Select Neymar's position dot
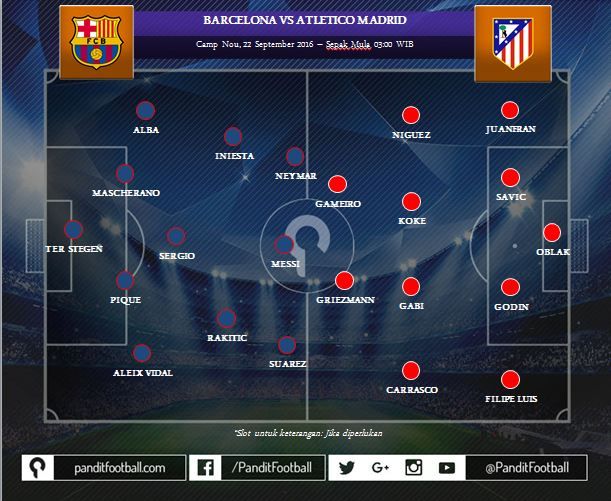Viewport: 611px width, 501px height. pyautogui.click(x=295, y=157)
